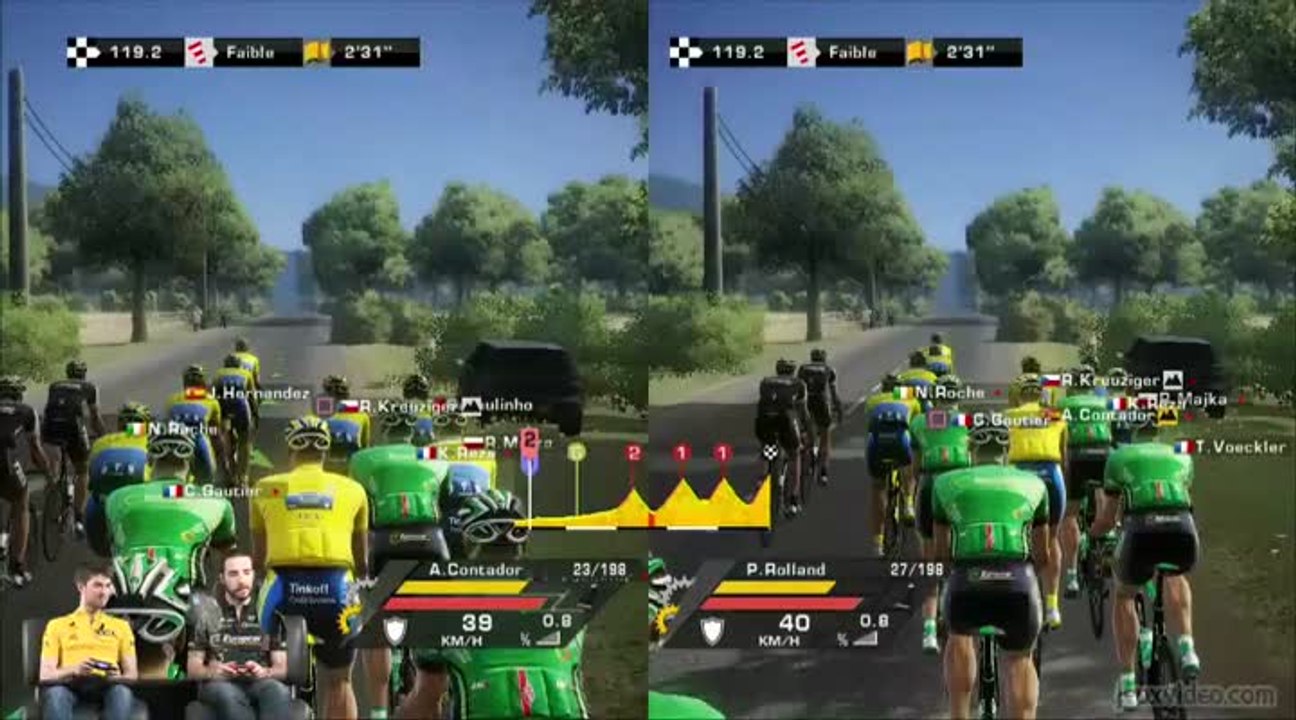Choose the Paulinho rider name tag

(x=497, y=406)
